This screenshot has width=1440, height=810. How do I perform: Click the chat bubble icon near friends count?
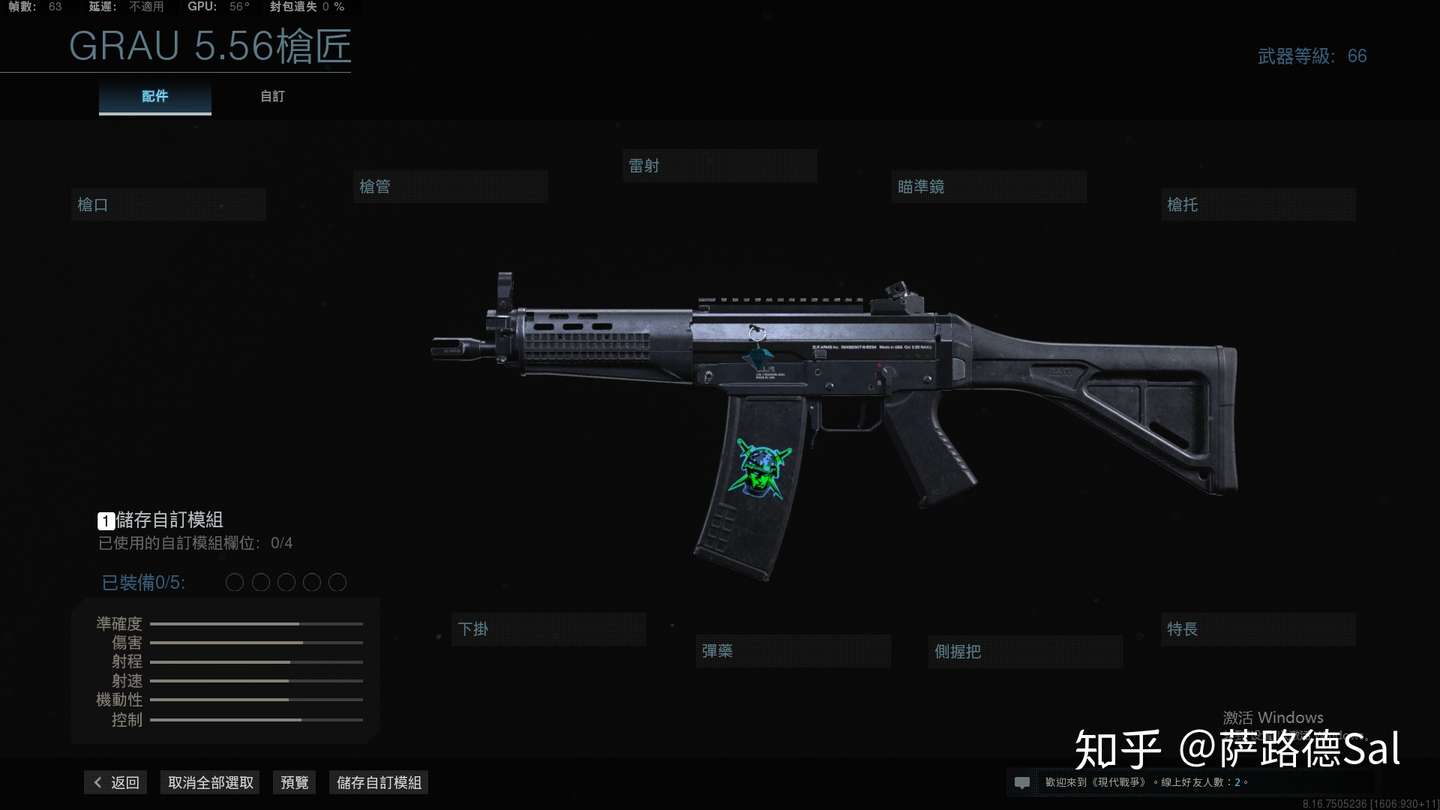click(x=1021, y=782)
